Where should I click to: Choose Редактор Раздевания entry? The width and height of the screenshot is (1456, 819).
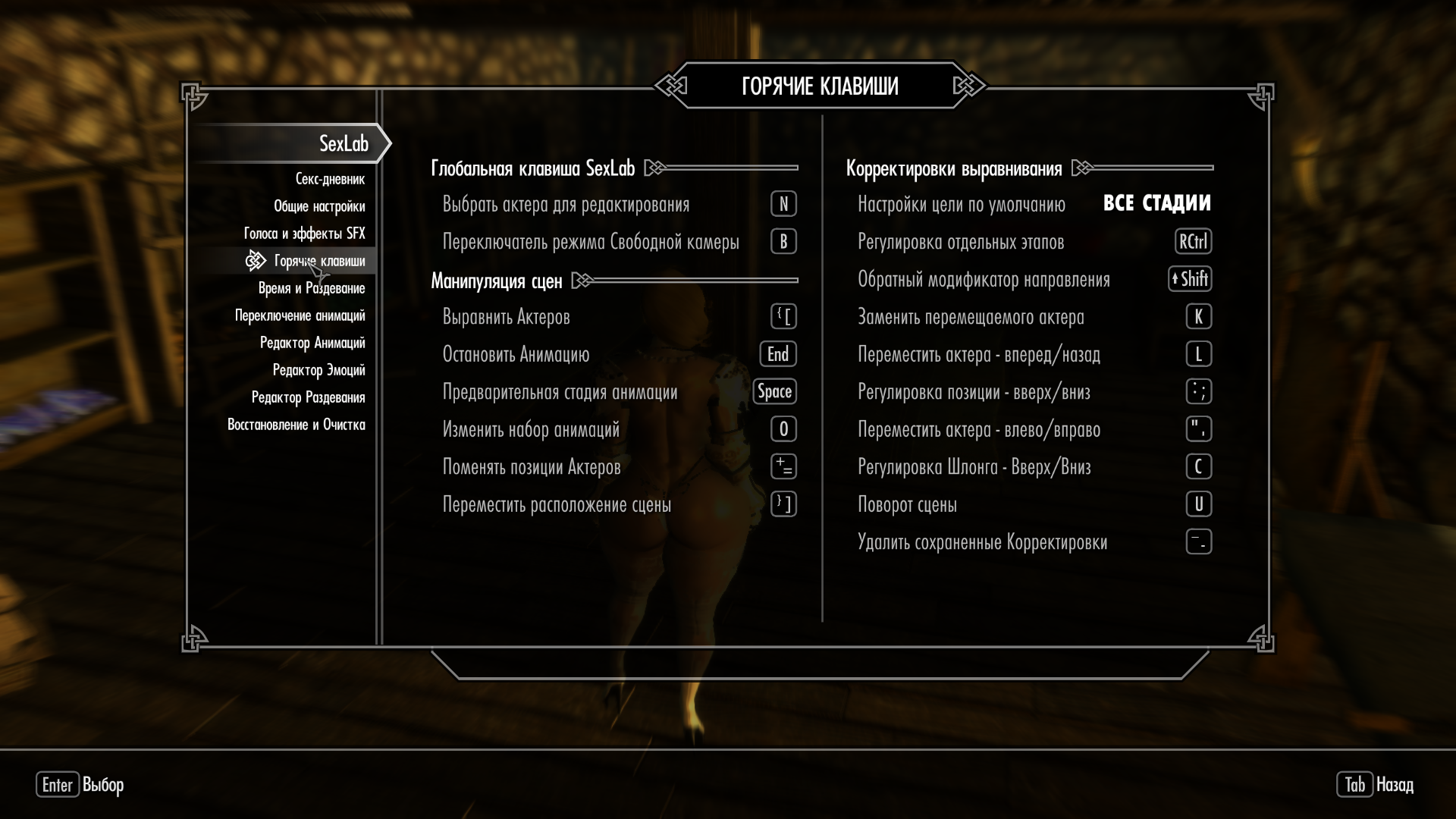click(x=308, y=397)
